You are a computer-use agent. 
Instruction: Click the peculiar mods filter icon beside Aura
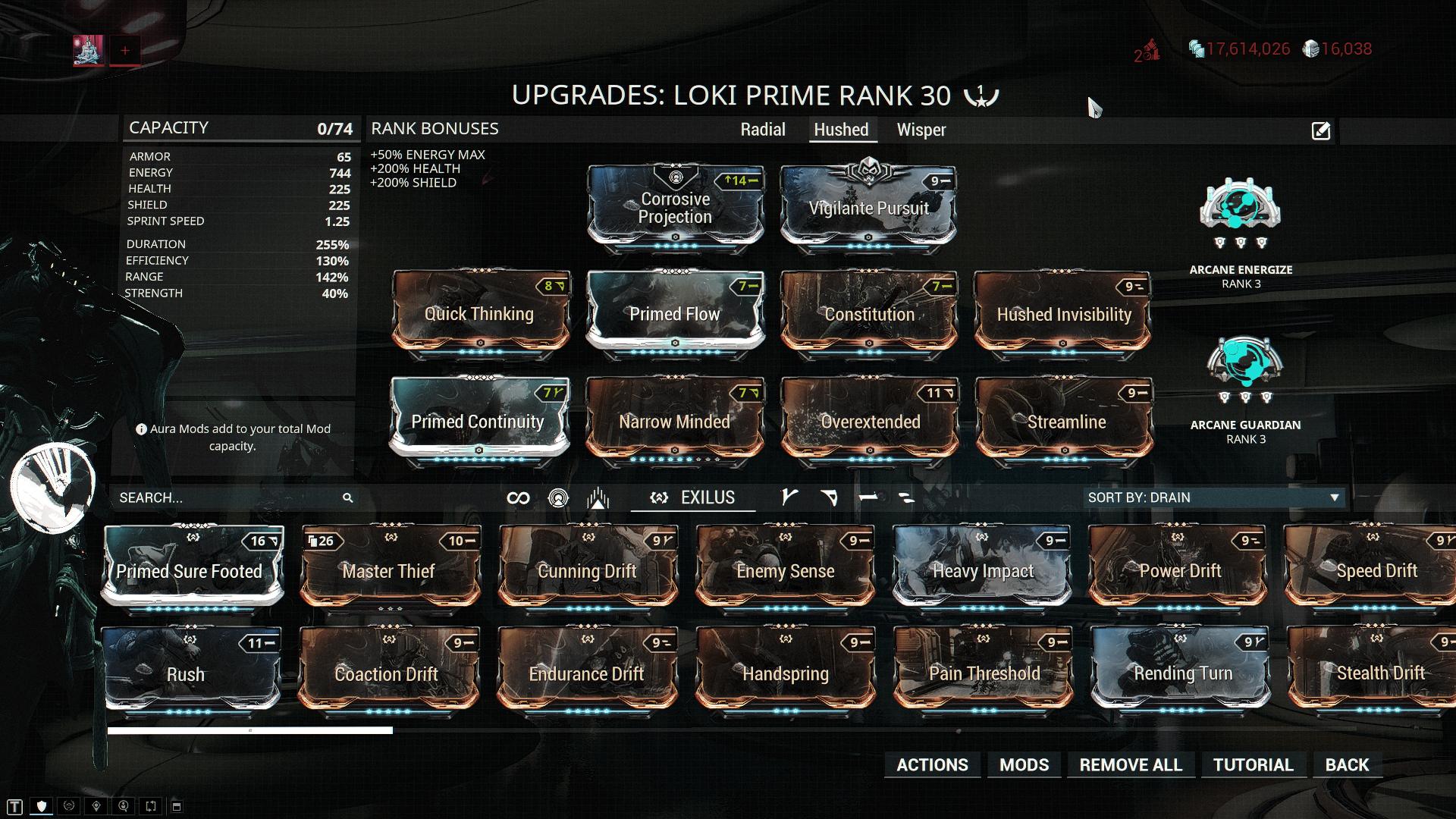tap(598, 497)
